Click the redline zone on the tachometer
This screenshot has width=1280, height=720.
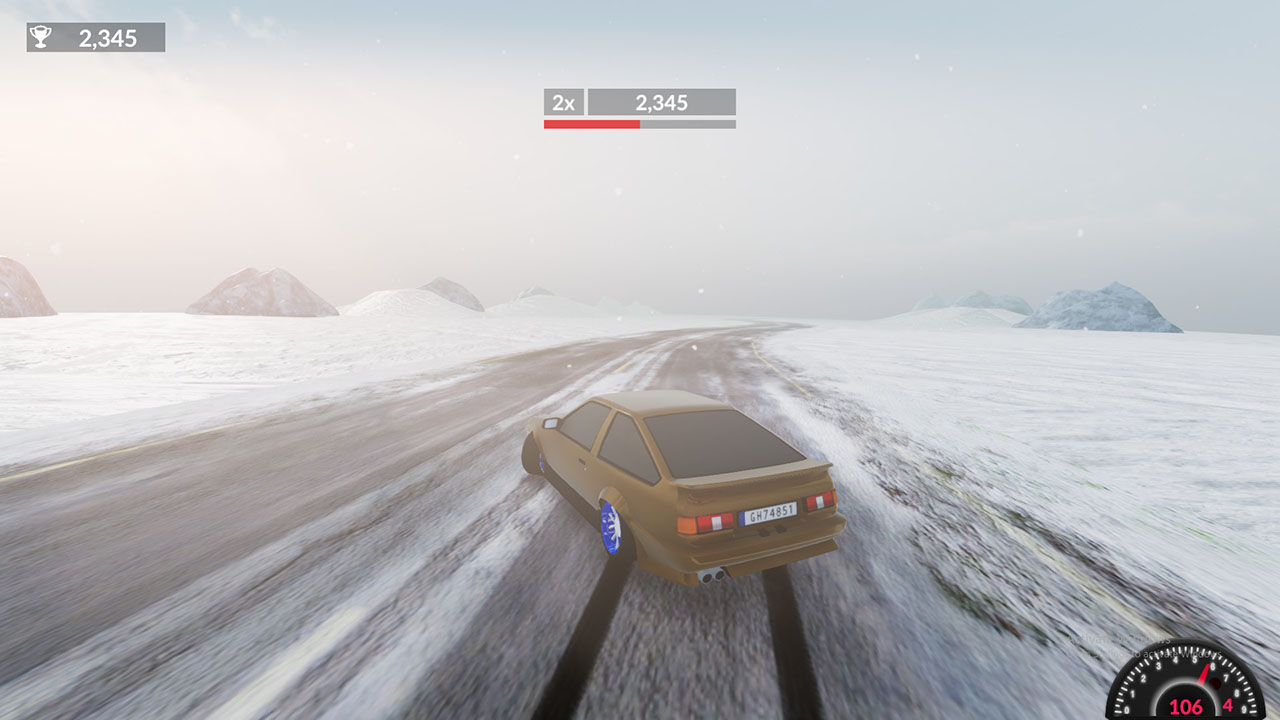coord(1215,682)
